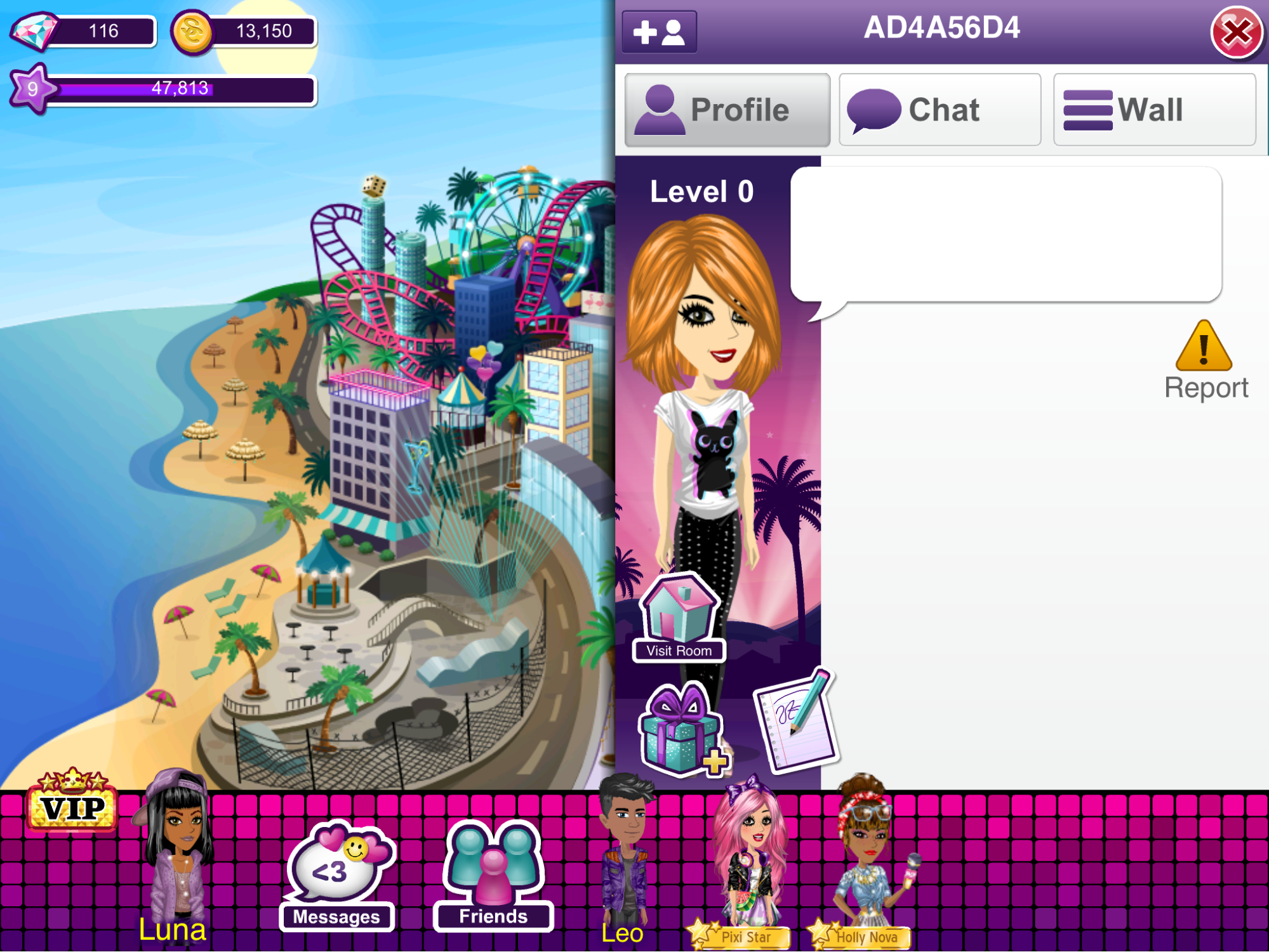This screenshot has width=1269, height=952.
Task: Tap the level 9 star badge
Action: click(32, 89)
